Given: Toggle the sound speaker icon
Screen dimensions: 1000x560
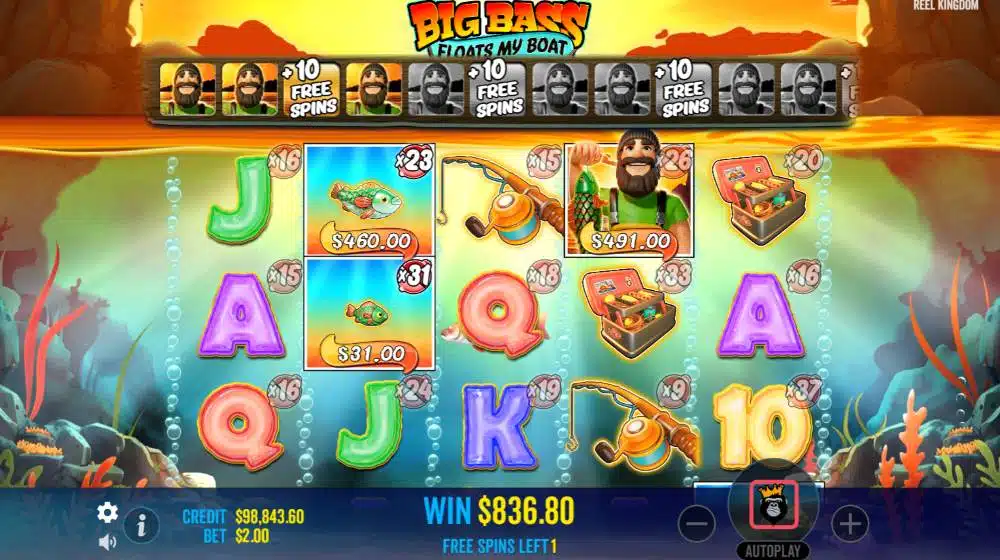Looking at the screenshot, I should point(107,542).
